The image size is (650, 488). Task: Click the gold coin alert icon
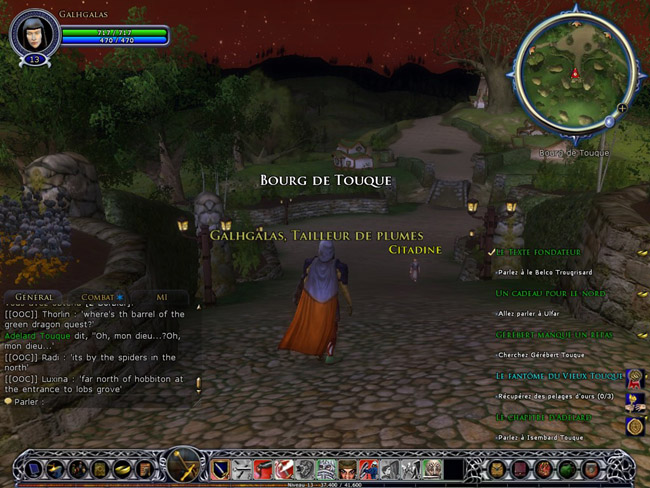[x=635, y=426]
